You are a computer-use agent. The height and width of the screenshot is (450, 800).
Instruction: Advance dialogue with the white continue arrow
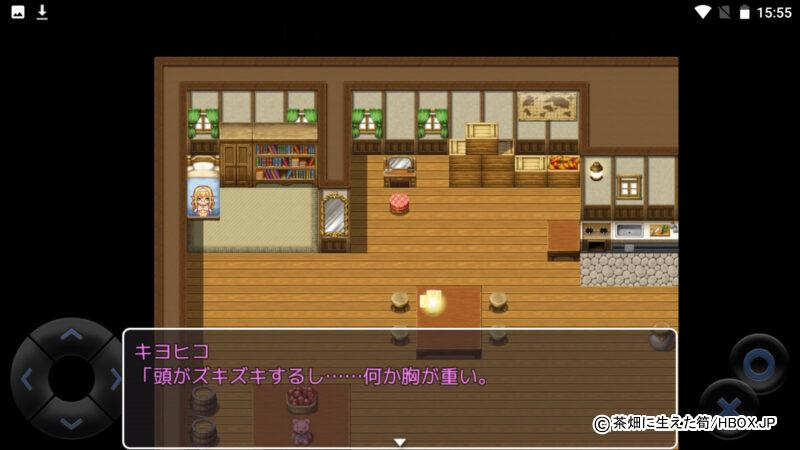[x=399, y=441]
